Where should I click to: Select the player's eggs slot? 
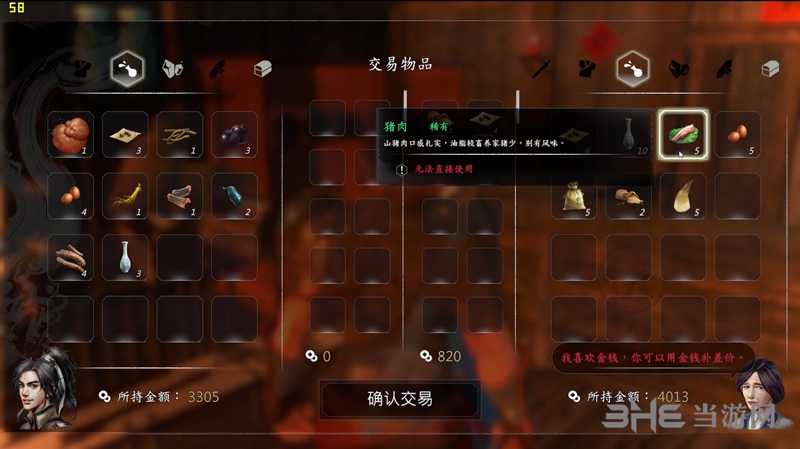(71, 197)
